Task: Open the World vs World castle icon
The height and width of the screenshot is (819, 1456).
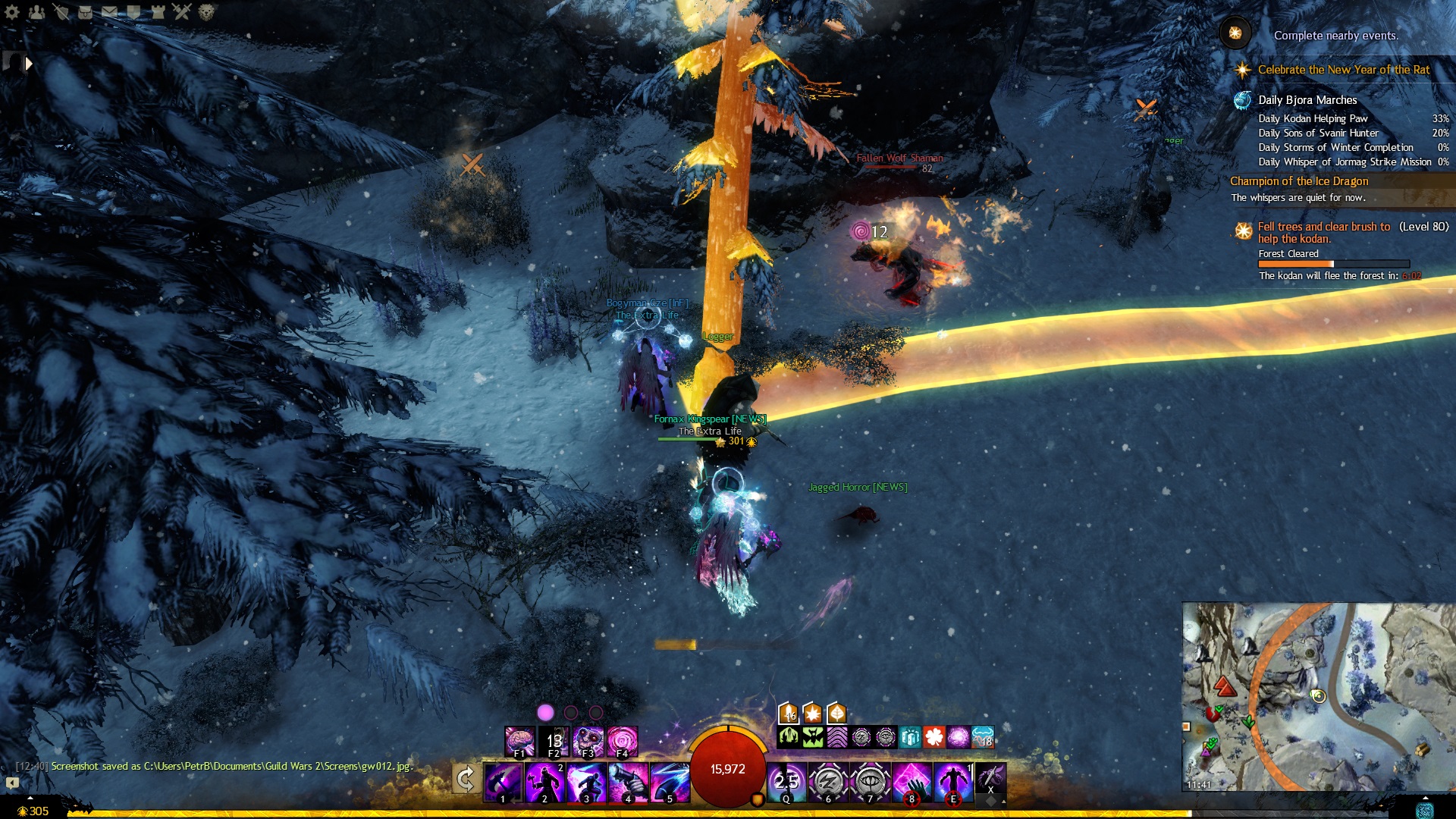Action: [158, 11]
